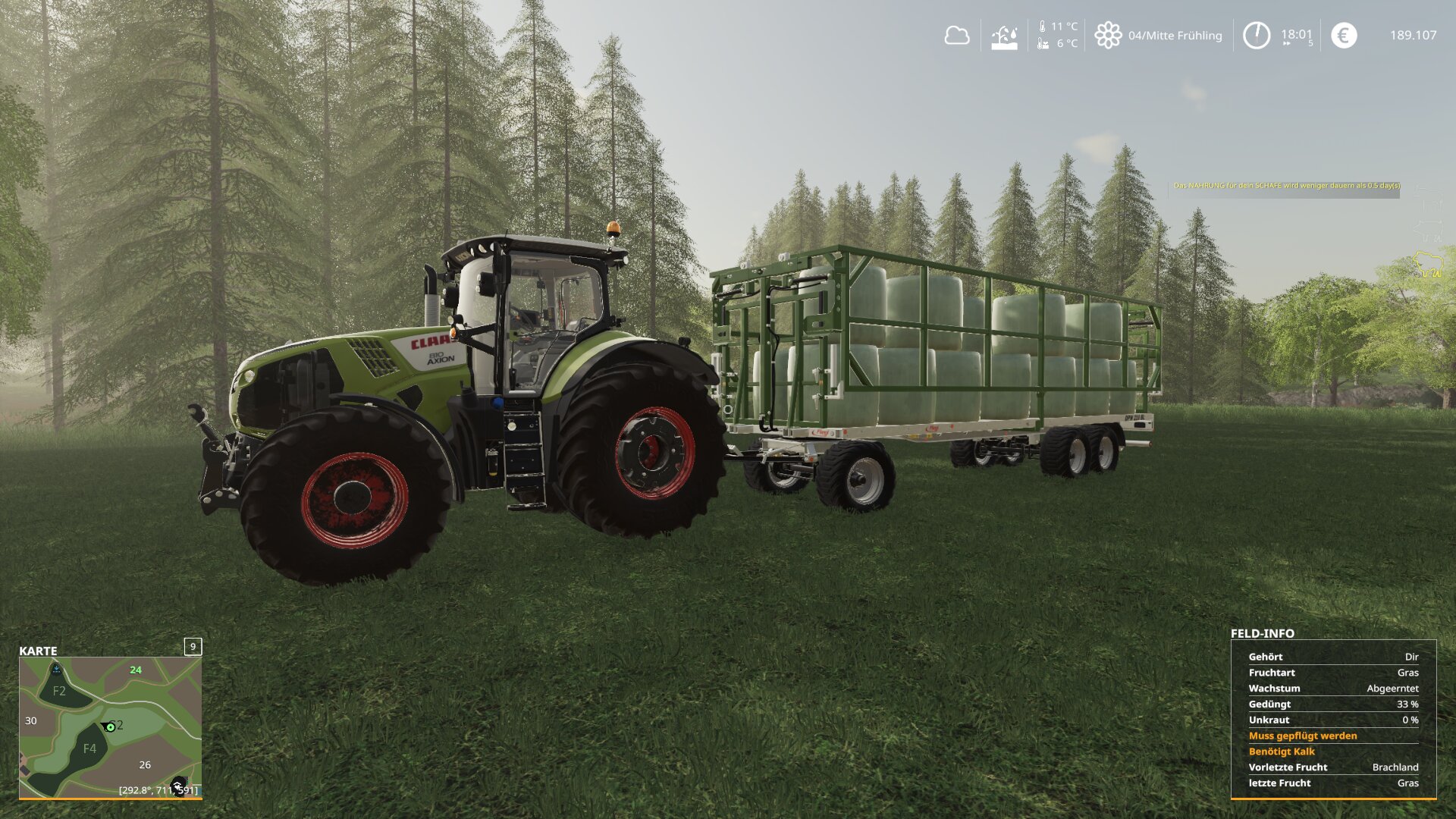Select the weather forecast icon

pyautogui.click(x=1004, y=36)
